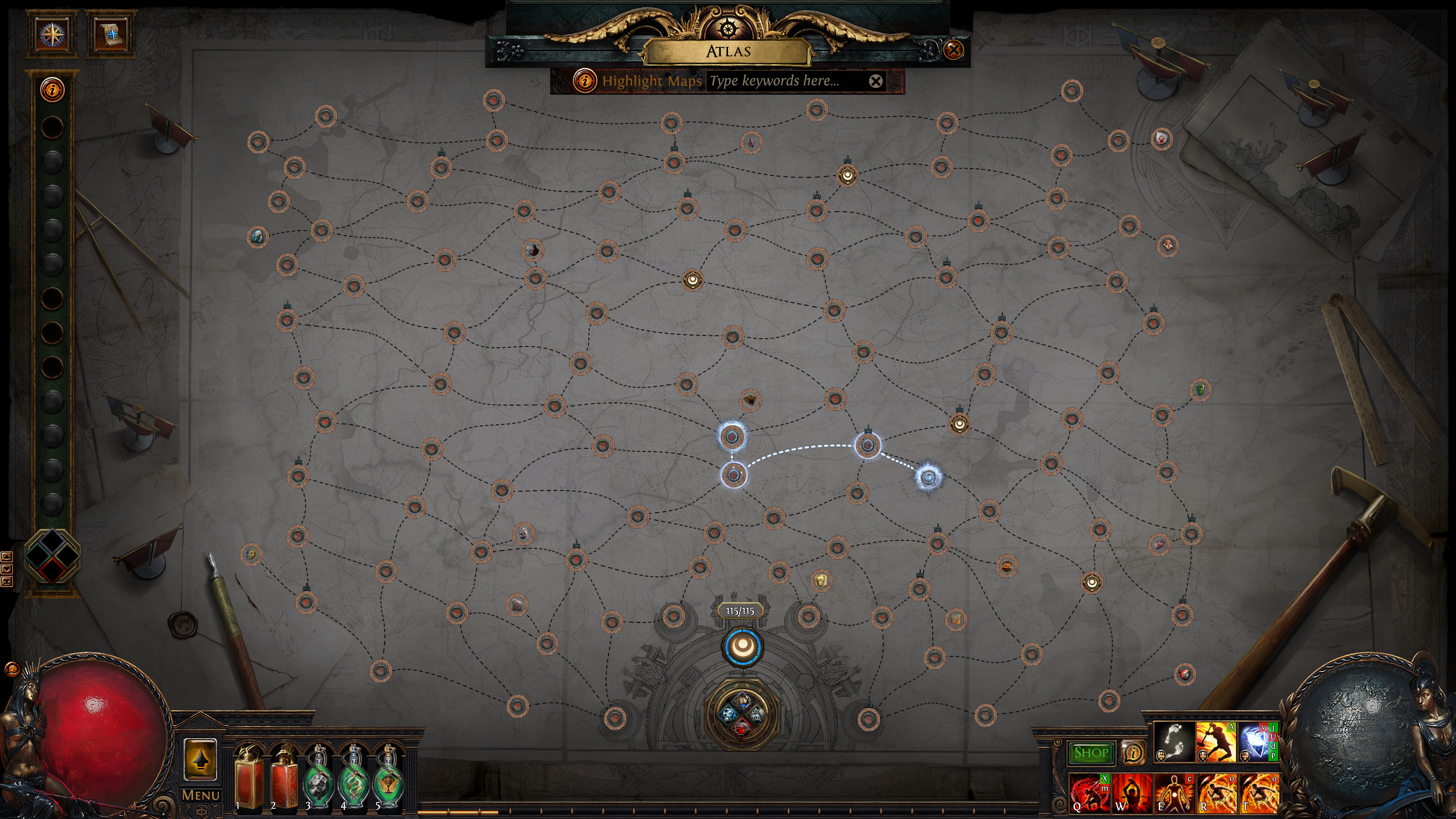1456x819 pixels.
Task: Select the compass icon at top left
Action: coord(52,35)
